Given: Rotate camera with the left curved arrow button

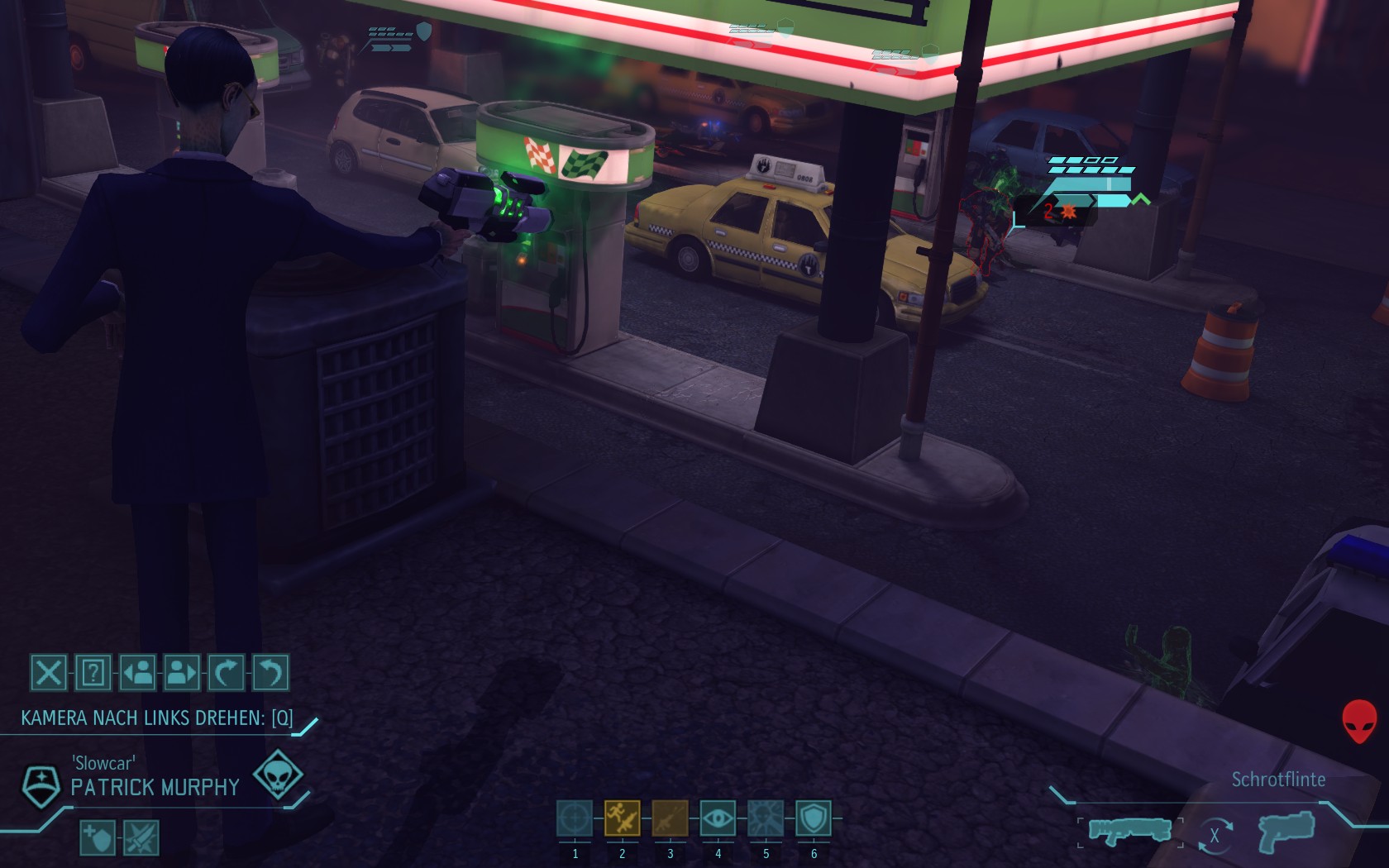Looking at the screenshot, I should click(227, 672).
